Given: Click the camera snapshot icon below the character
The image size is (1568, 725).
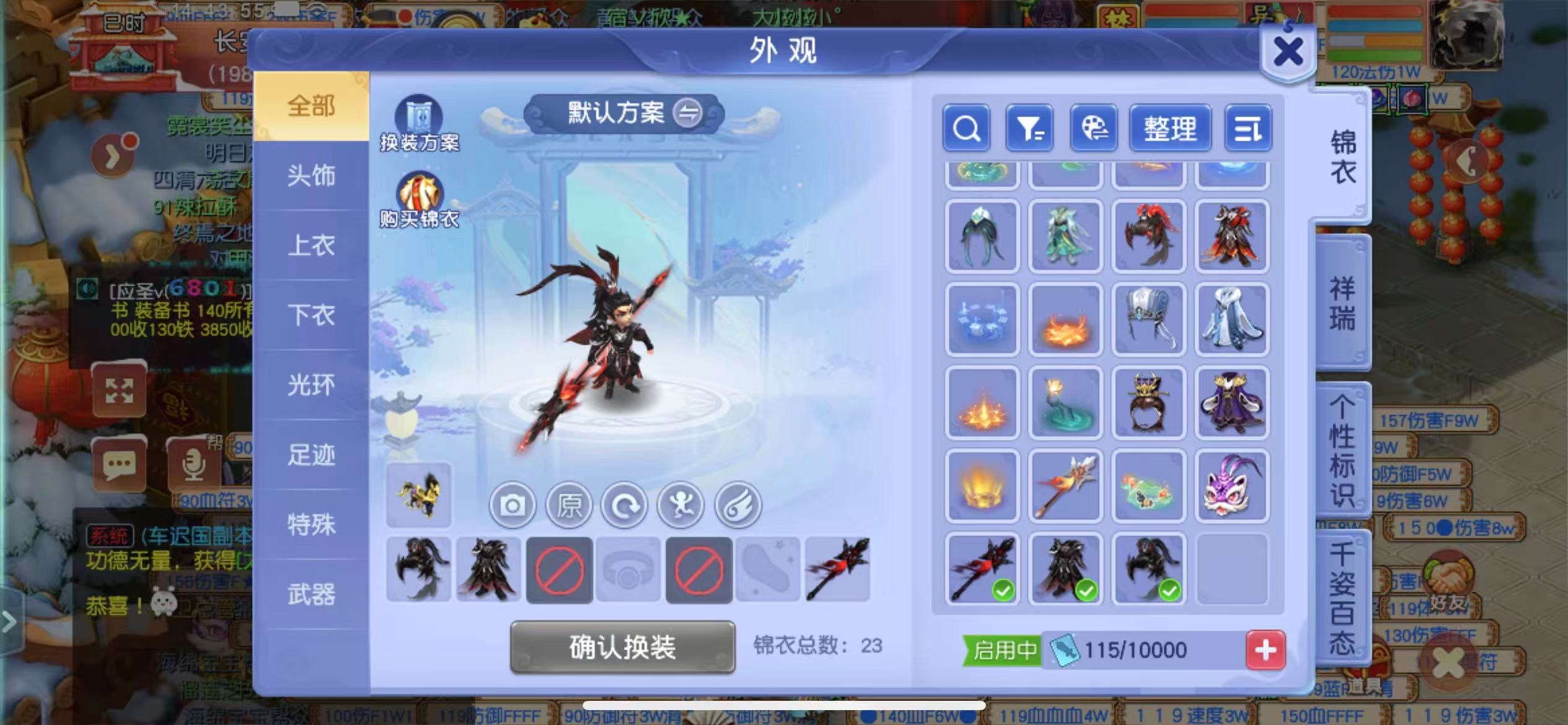Looking at the screenshot, I should (x=512, y=505).
